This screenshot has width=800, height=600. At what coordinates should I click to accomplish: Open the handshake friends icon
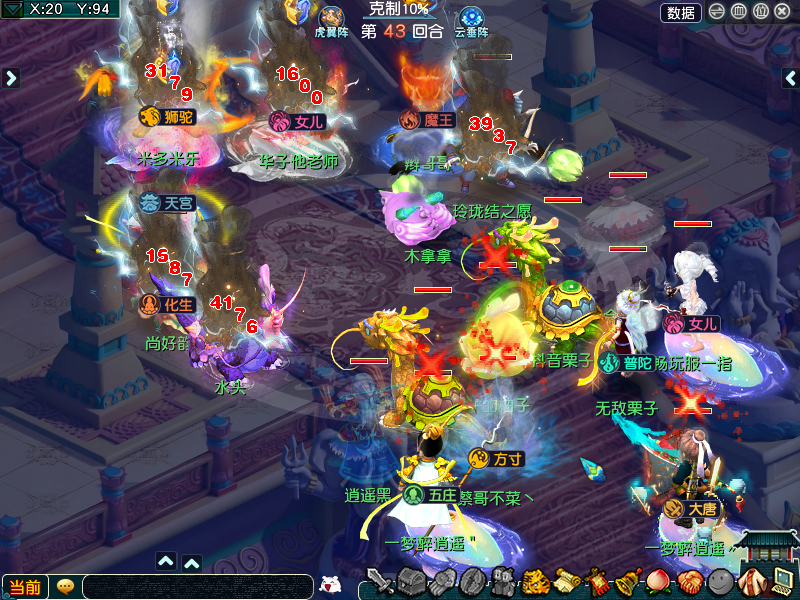(x=690, y=581)
